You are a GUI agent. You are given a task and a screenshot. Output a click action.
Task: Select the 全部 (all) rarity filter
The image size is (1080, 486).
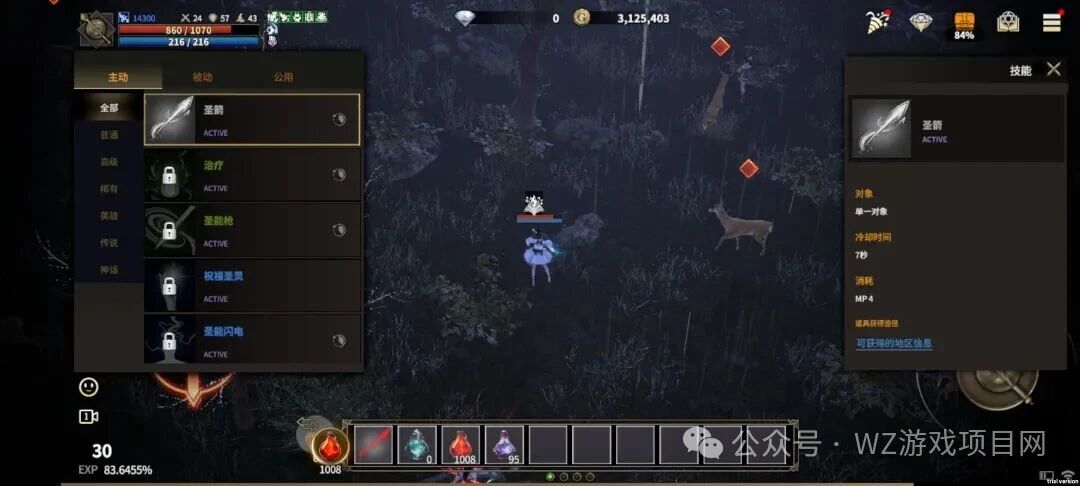(109, 108)
